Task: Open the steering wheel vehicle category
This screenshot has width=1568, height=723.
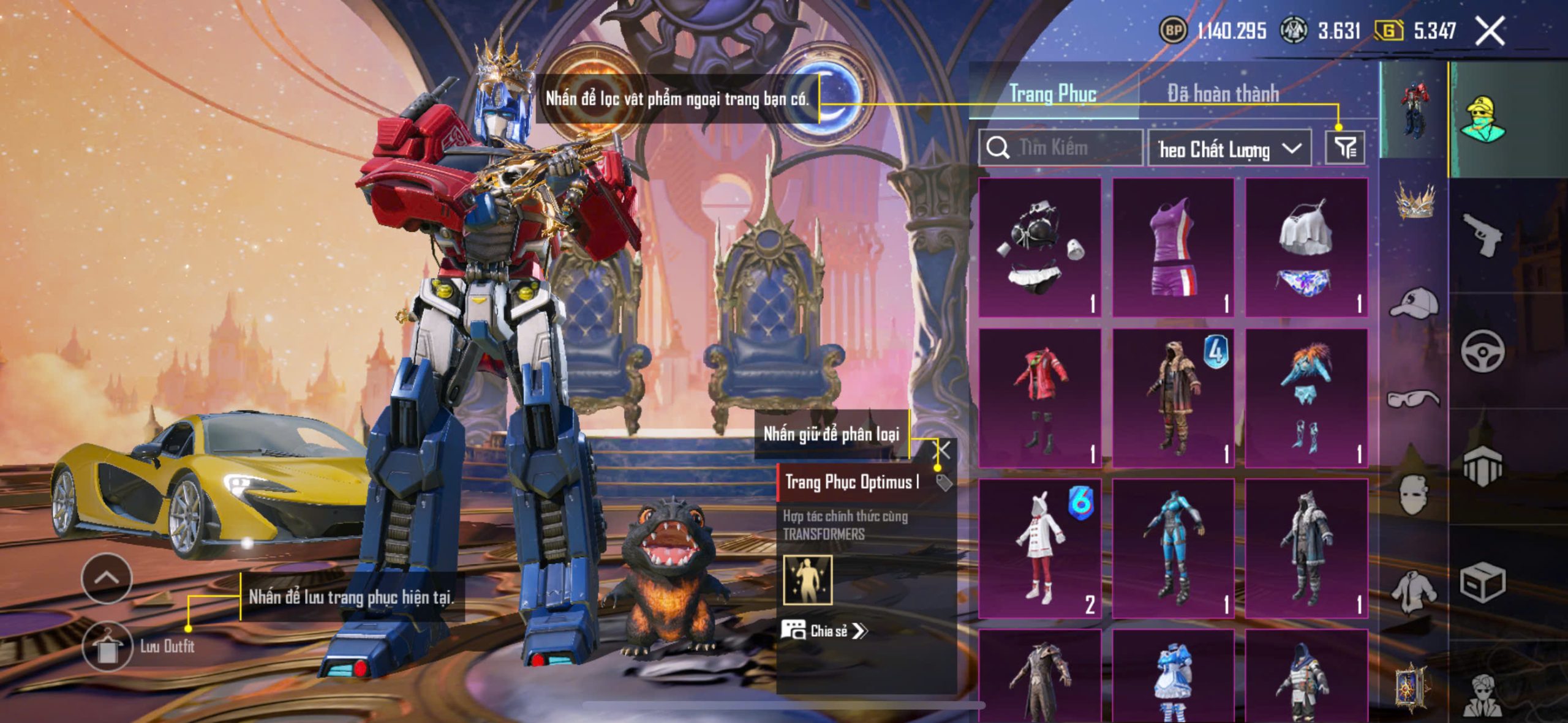Action: click(1482, 351)
